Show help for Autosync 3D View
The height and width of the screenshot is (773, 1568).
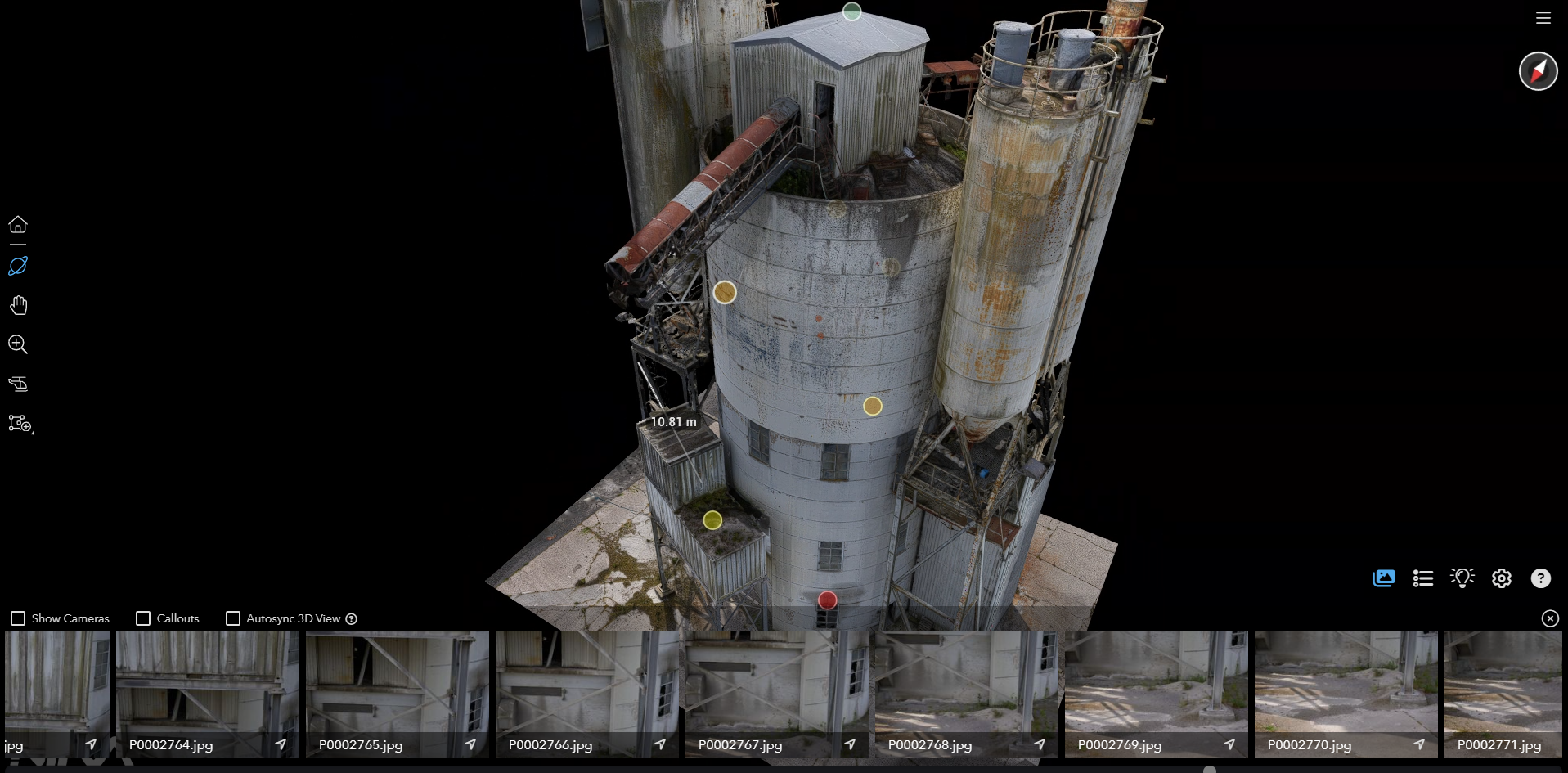click(x=352, y=619)
